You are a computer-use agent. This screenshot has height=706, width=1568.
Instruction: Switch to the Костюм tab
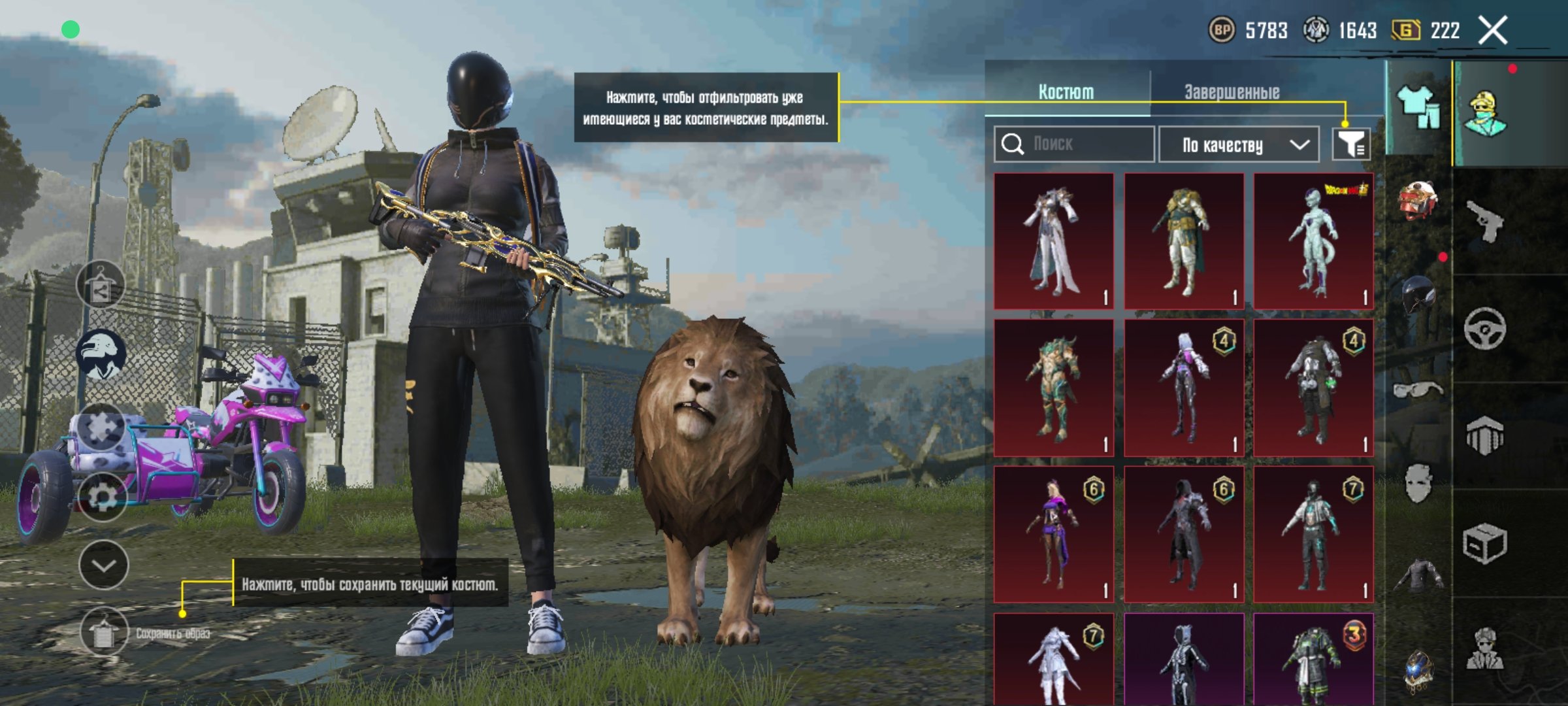[1066, 92]
